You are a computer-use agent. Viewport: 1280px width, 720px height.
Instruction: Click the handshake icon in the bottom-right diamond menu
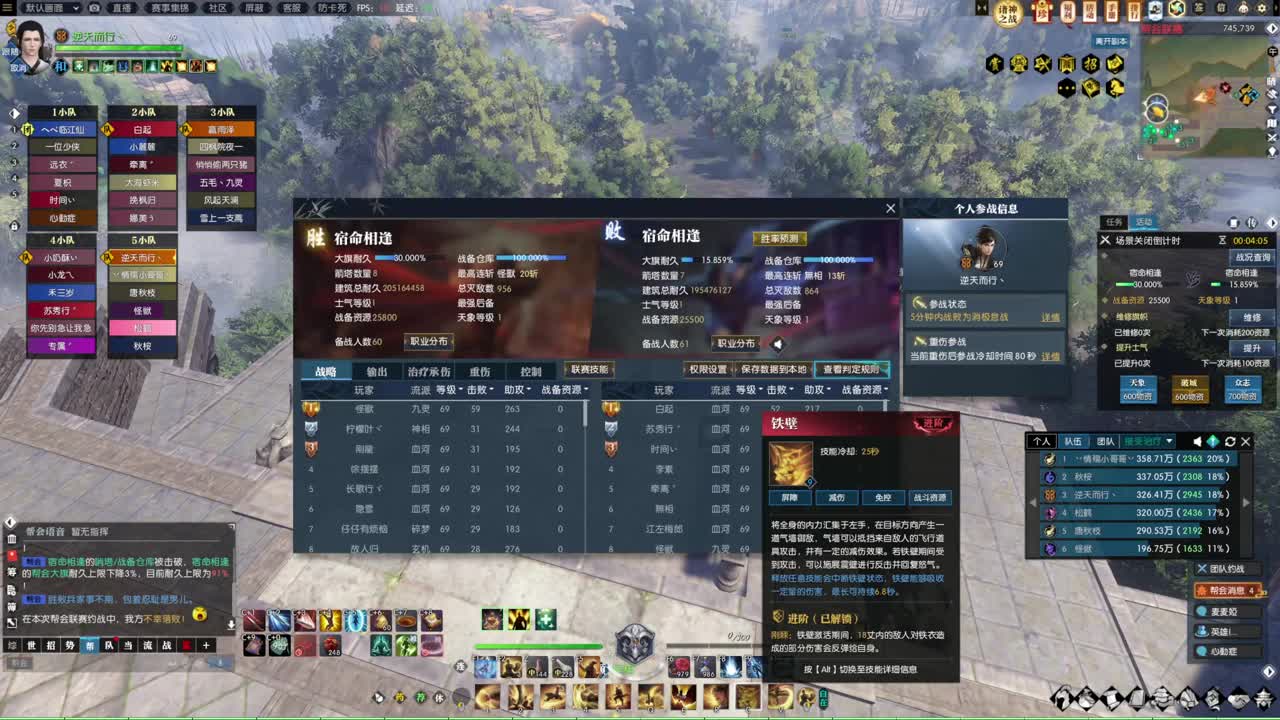1238,700
